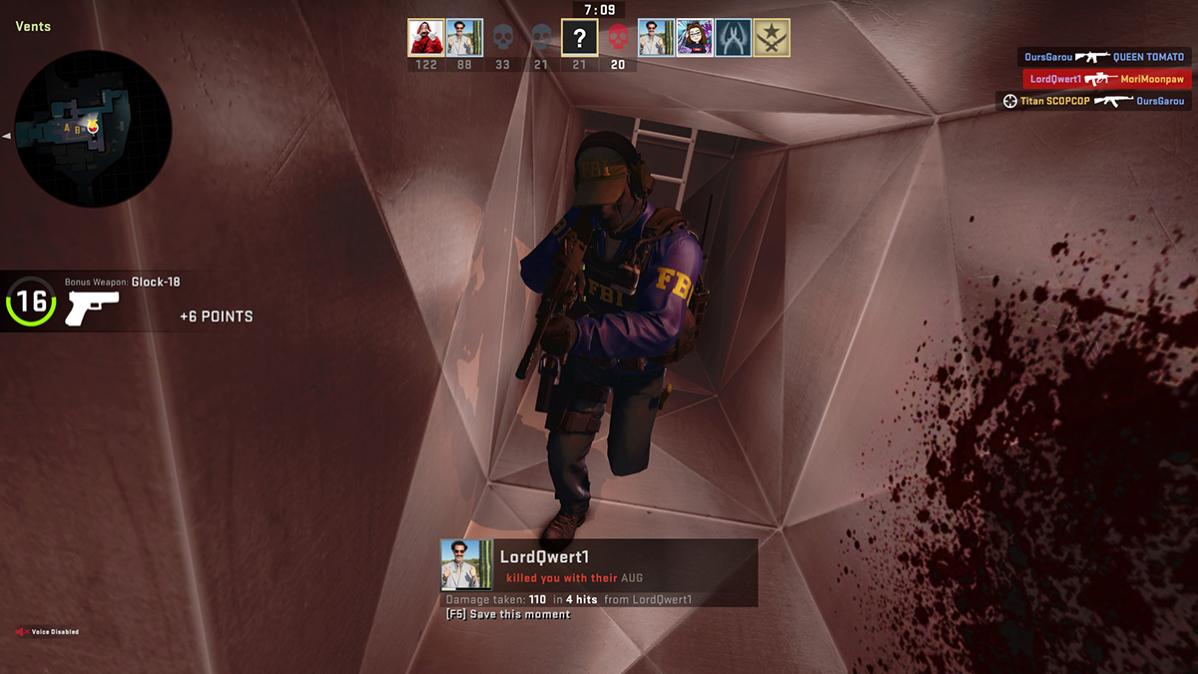This screenshot has width=1198, height=674.
Task: Open the circular radar minimap
Action: pyautogui.click(x=93, y=129)
